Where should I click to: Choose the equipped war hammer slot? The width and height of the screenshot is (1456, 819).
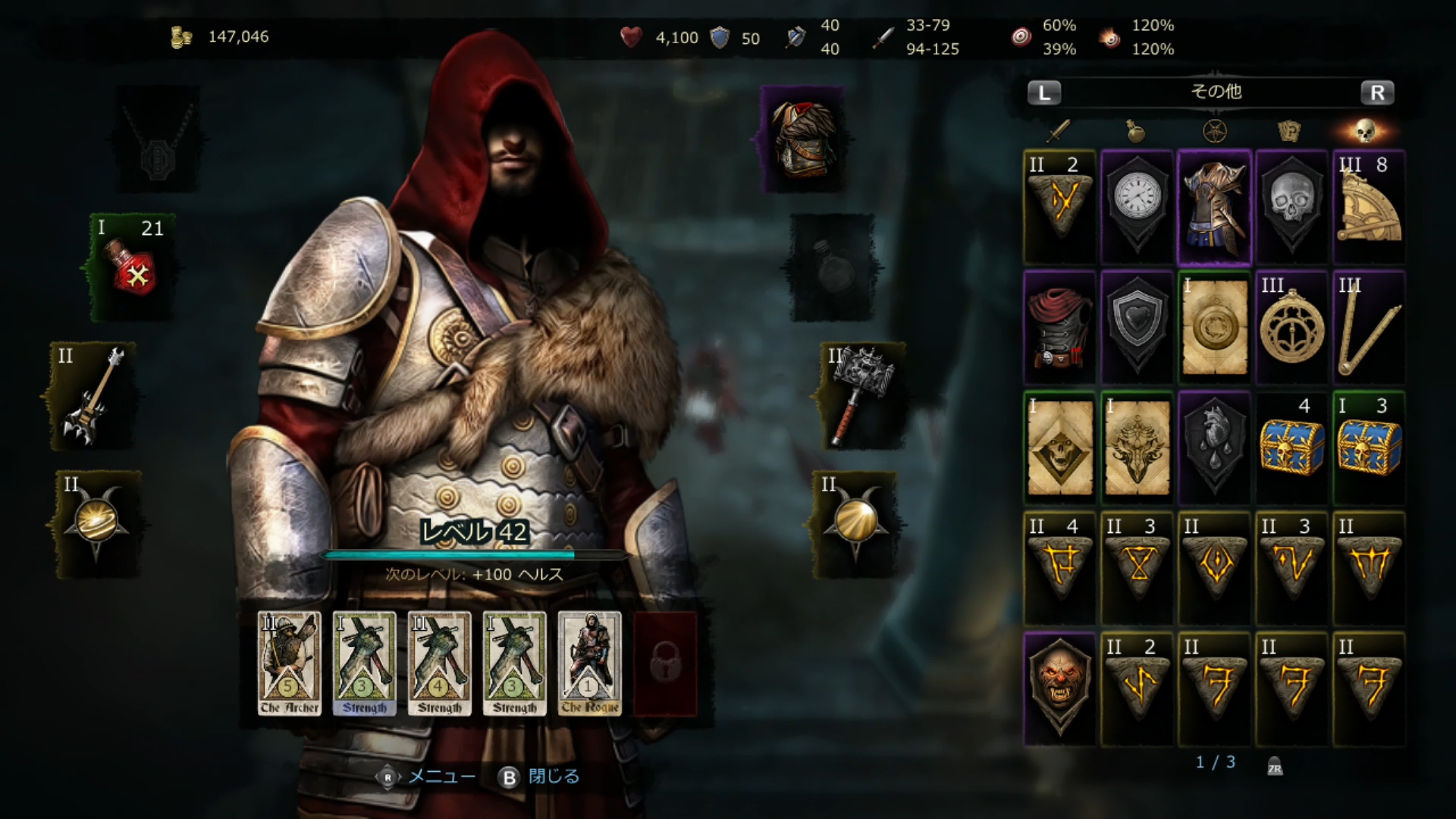coord(861,394)
